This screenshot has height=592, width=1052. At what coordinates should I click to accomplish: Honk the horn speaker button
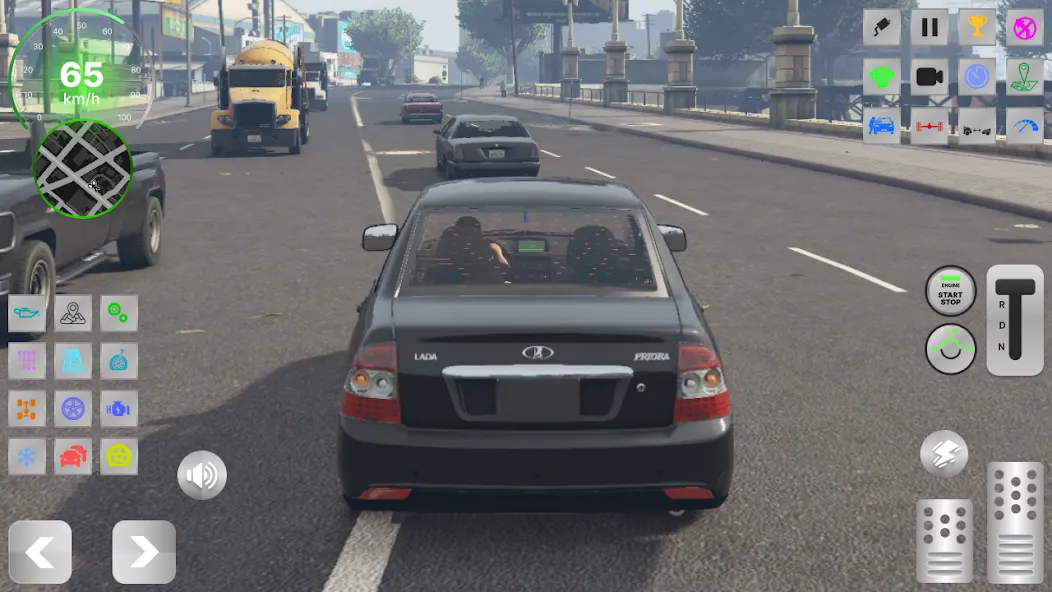point(202,475)
